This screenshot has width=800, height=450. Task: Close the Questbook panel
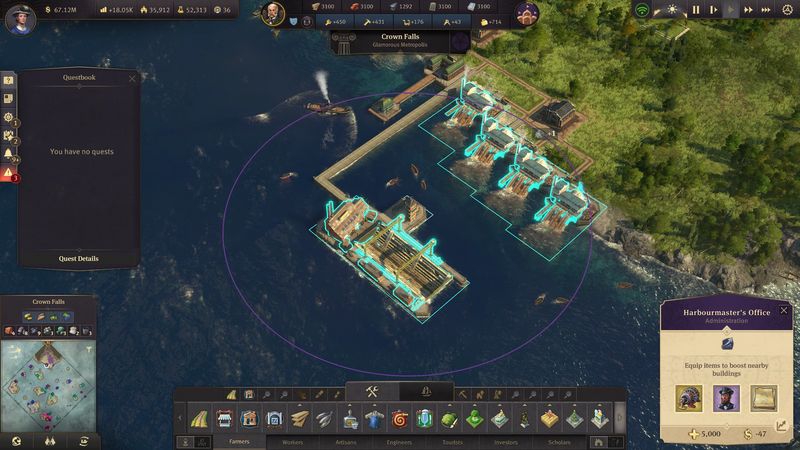(x=132, y=77)
